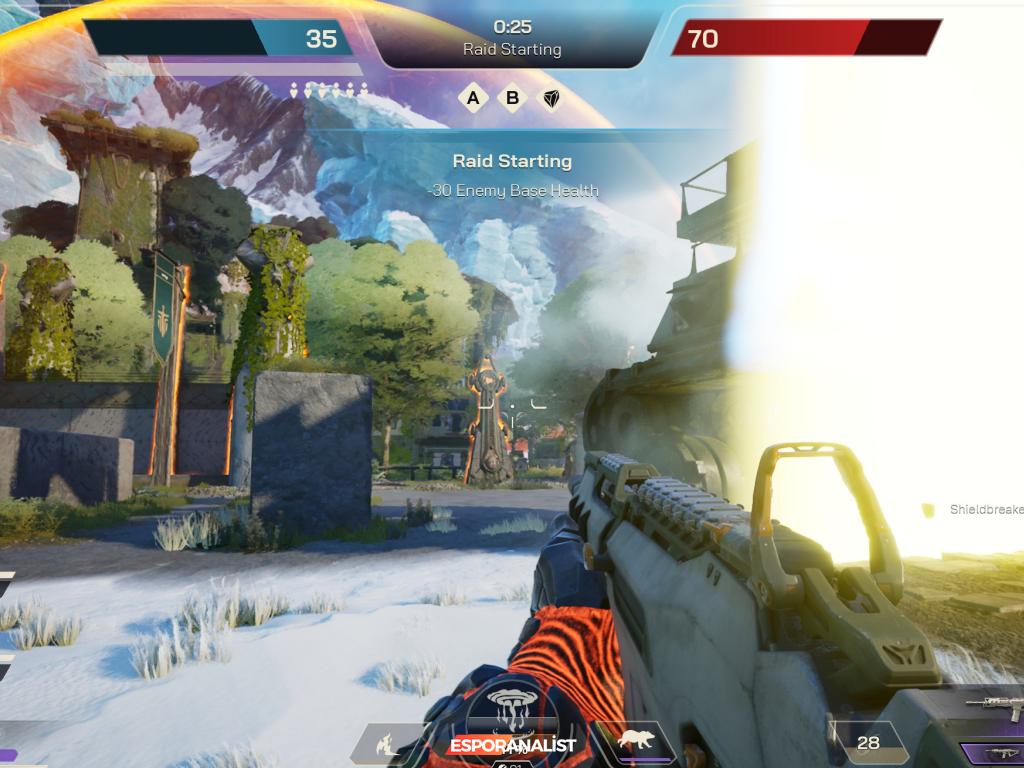1024x768 pixels.
Task: Select the objective A diamond marker
Action: coord(473,98)
